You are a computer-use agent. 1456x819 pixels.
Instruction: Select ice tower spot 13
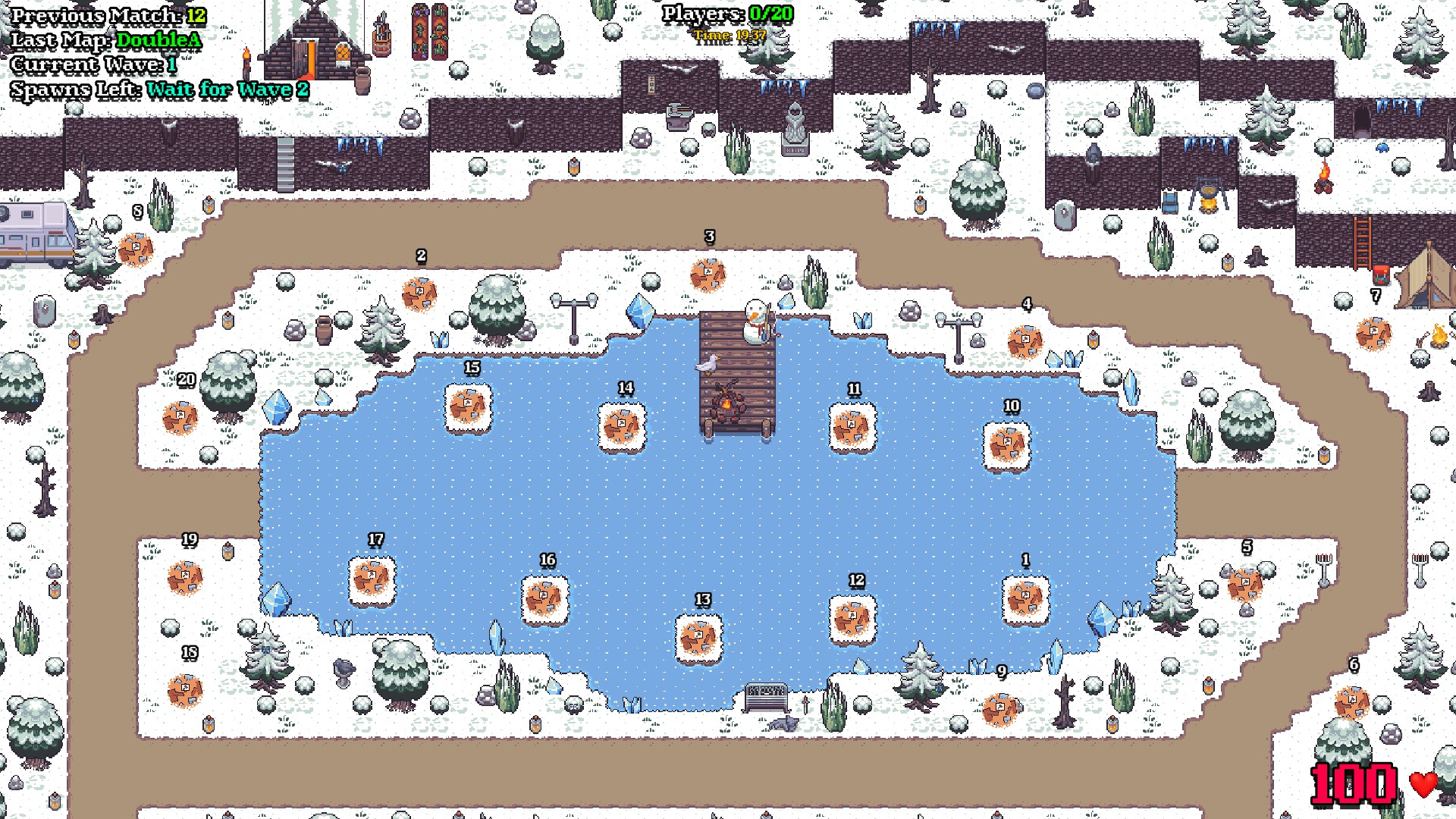coord(698,639)
